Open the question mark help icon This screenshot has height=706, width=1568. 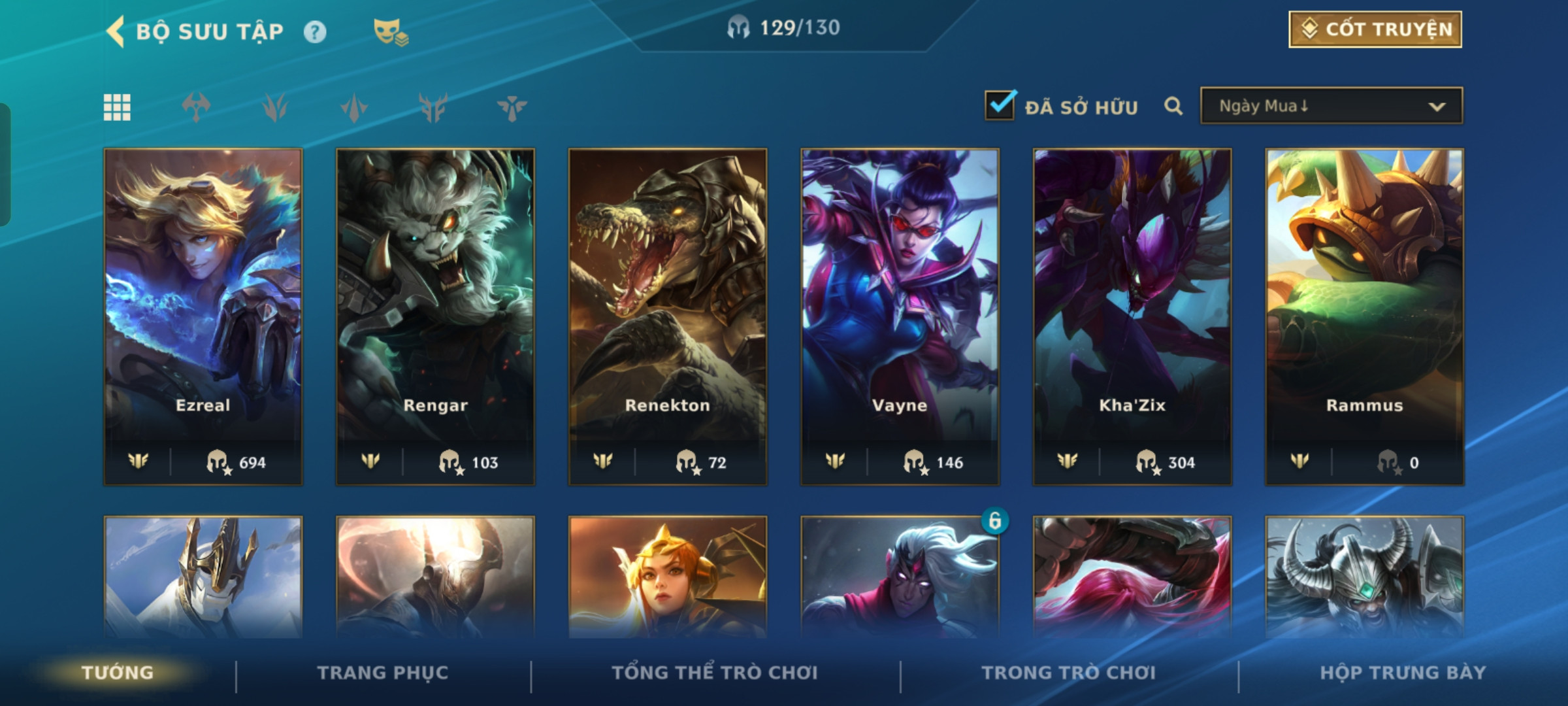315,31
